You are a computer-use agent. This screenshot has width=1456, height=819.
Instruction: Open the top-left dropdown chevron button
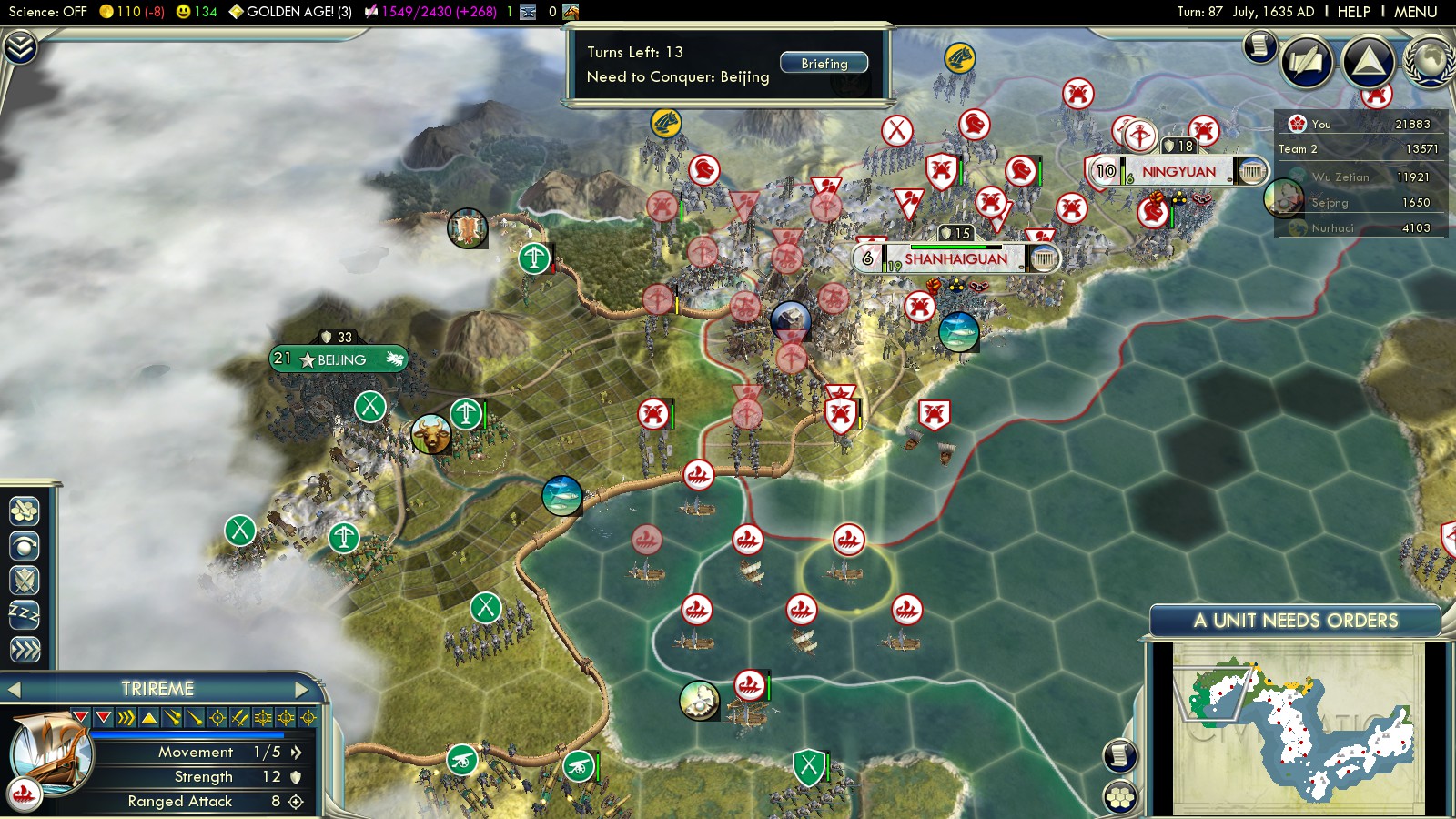20,46
